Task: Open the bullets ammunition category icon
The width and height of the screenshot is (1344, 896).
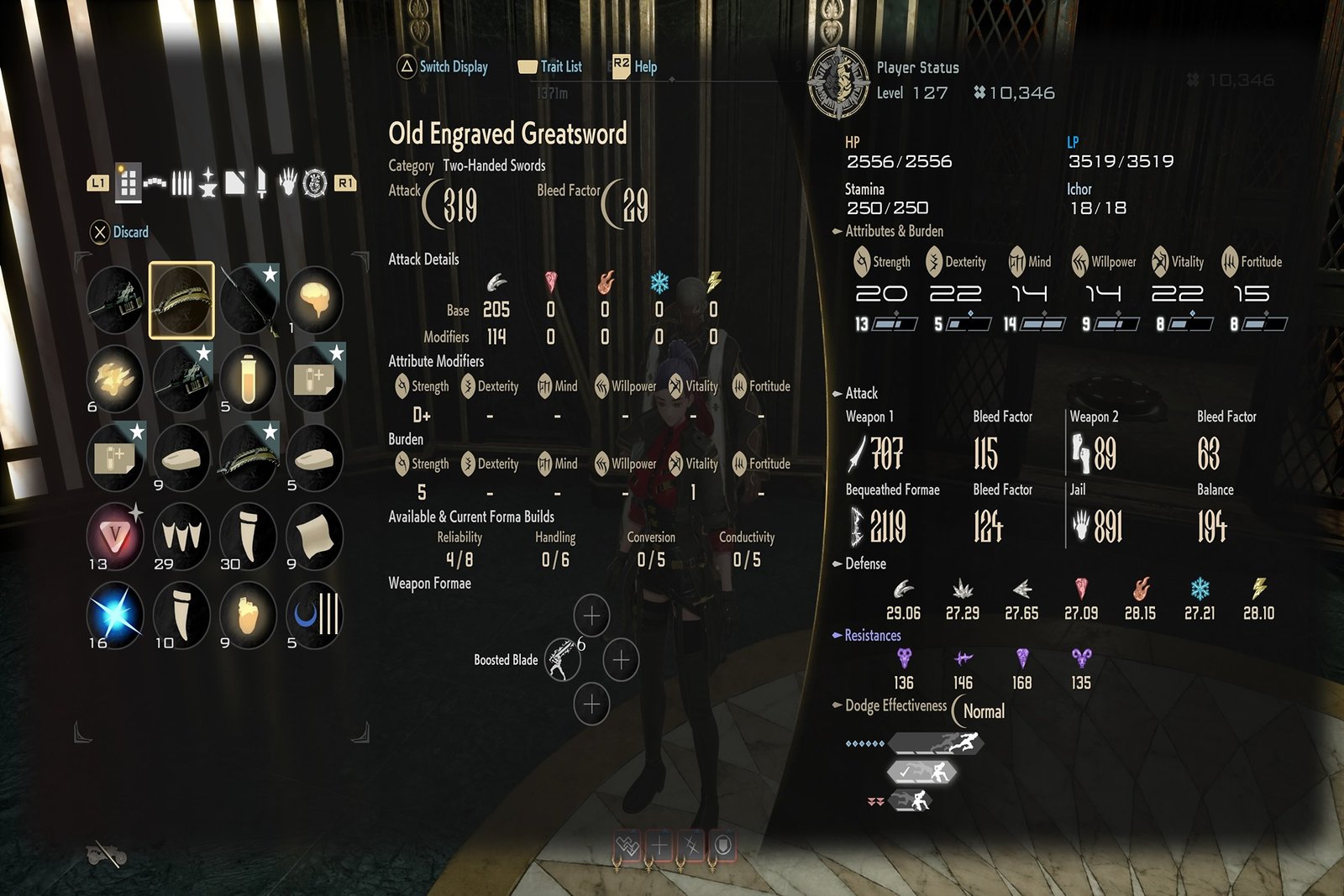Action: [183, 182]
